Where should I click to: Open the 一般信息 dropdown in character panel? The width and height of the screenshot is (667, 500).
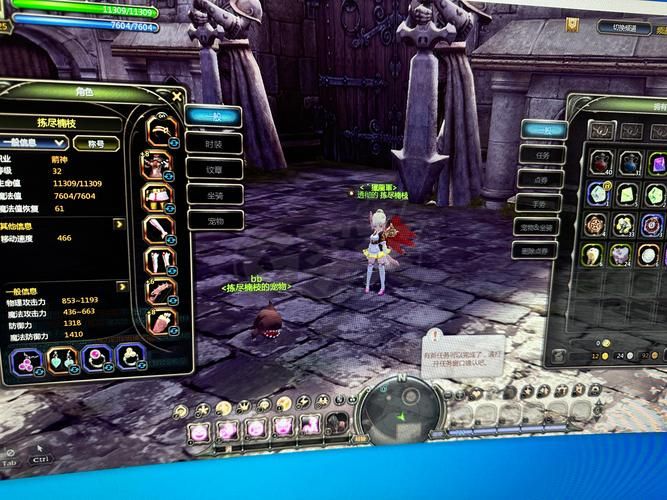pyautogui.click(x=33, y=143)
